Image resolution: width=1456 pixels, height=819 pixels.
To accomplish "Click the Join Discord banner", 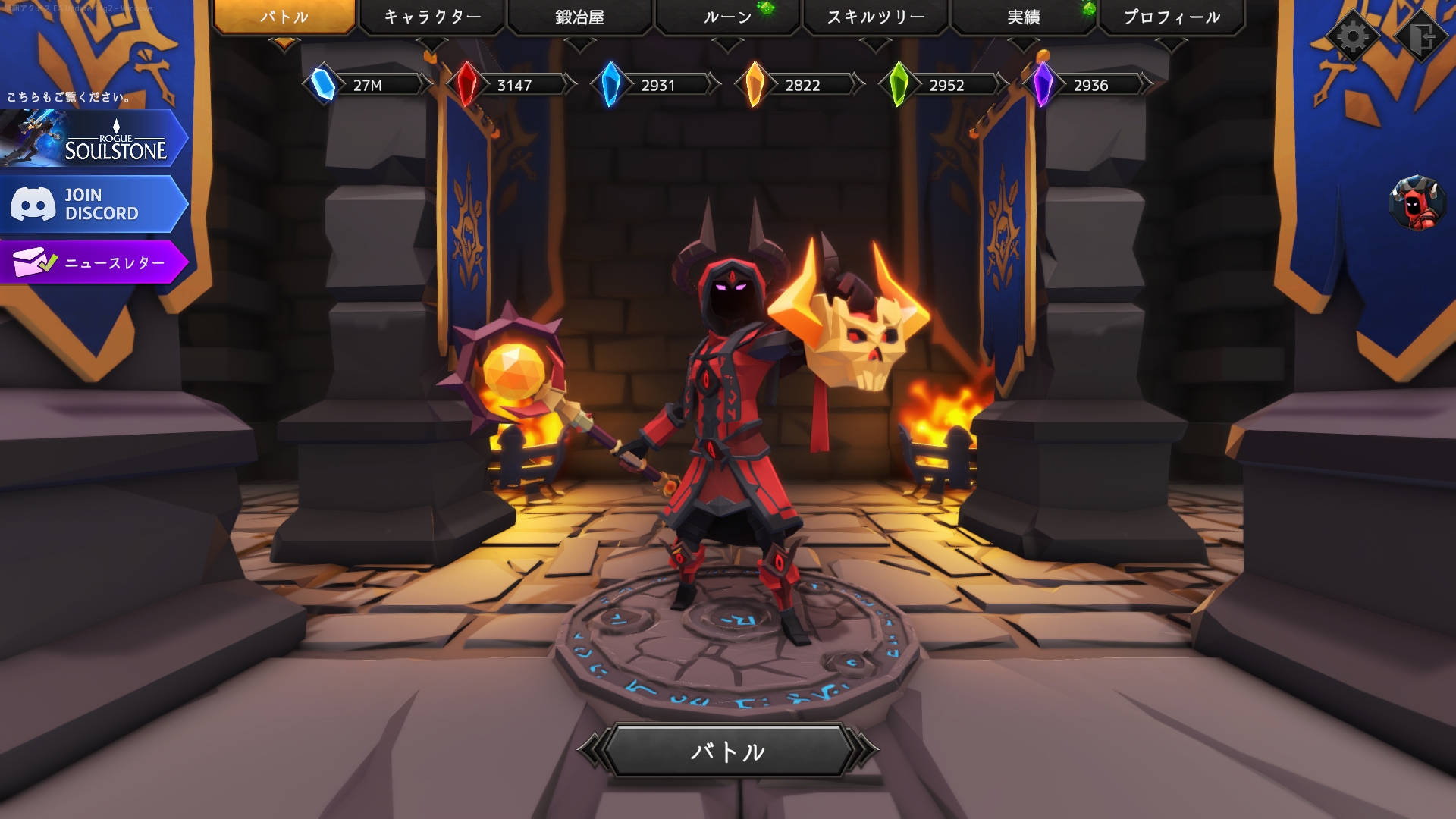I will (93, 204).
